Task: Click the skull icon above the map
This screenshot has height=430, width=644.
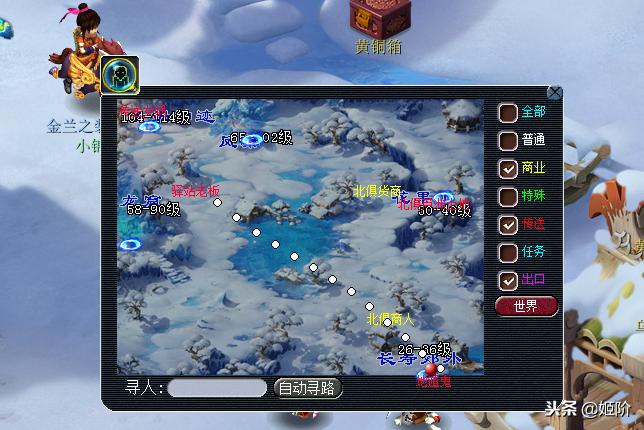Action: [120, 73]
